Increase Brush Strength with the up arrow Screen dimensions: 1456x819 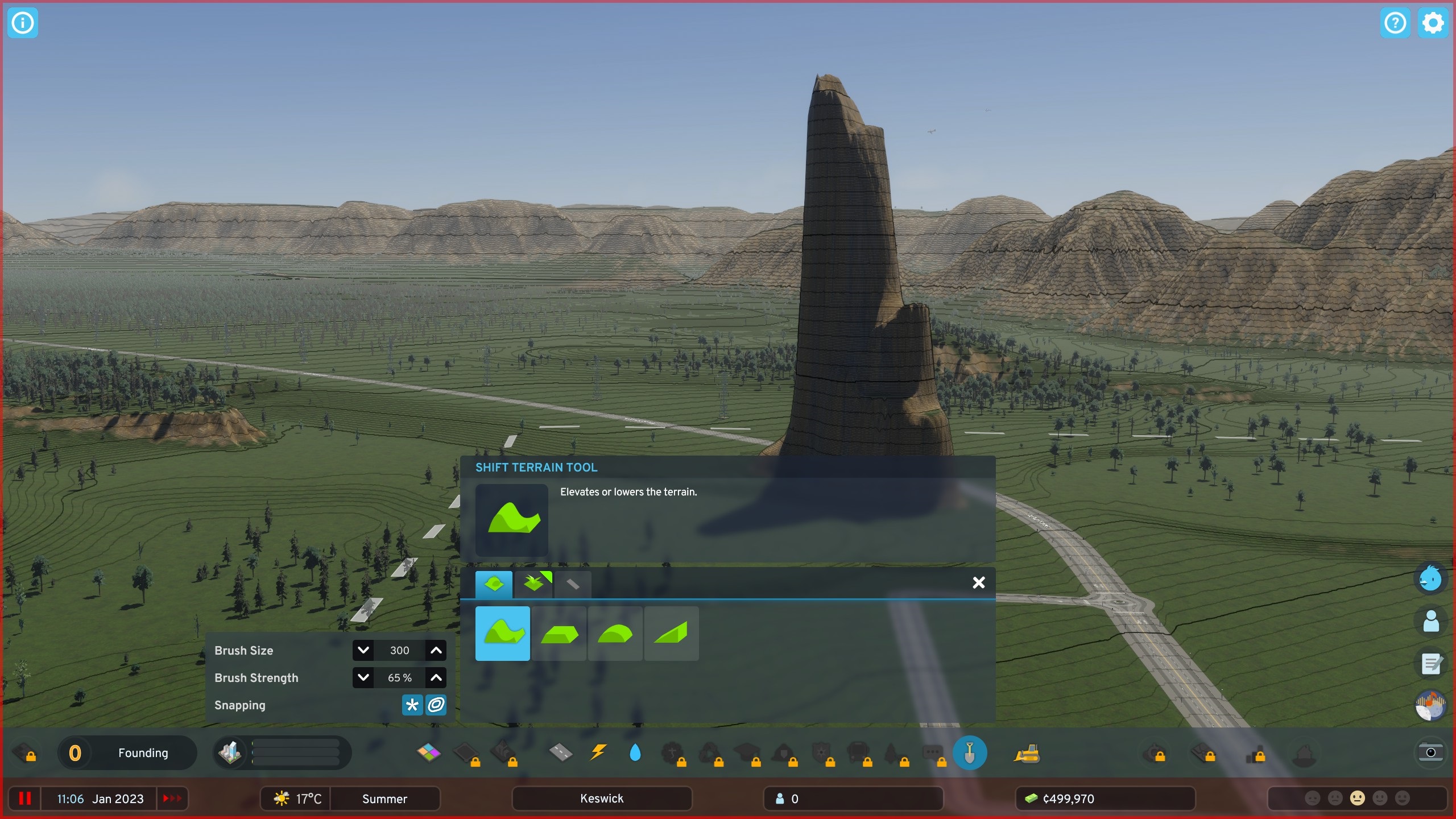coord(436,677)
